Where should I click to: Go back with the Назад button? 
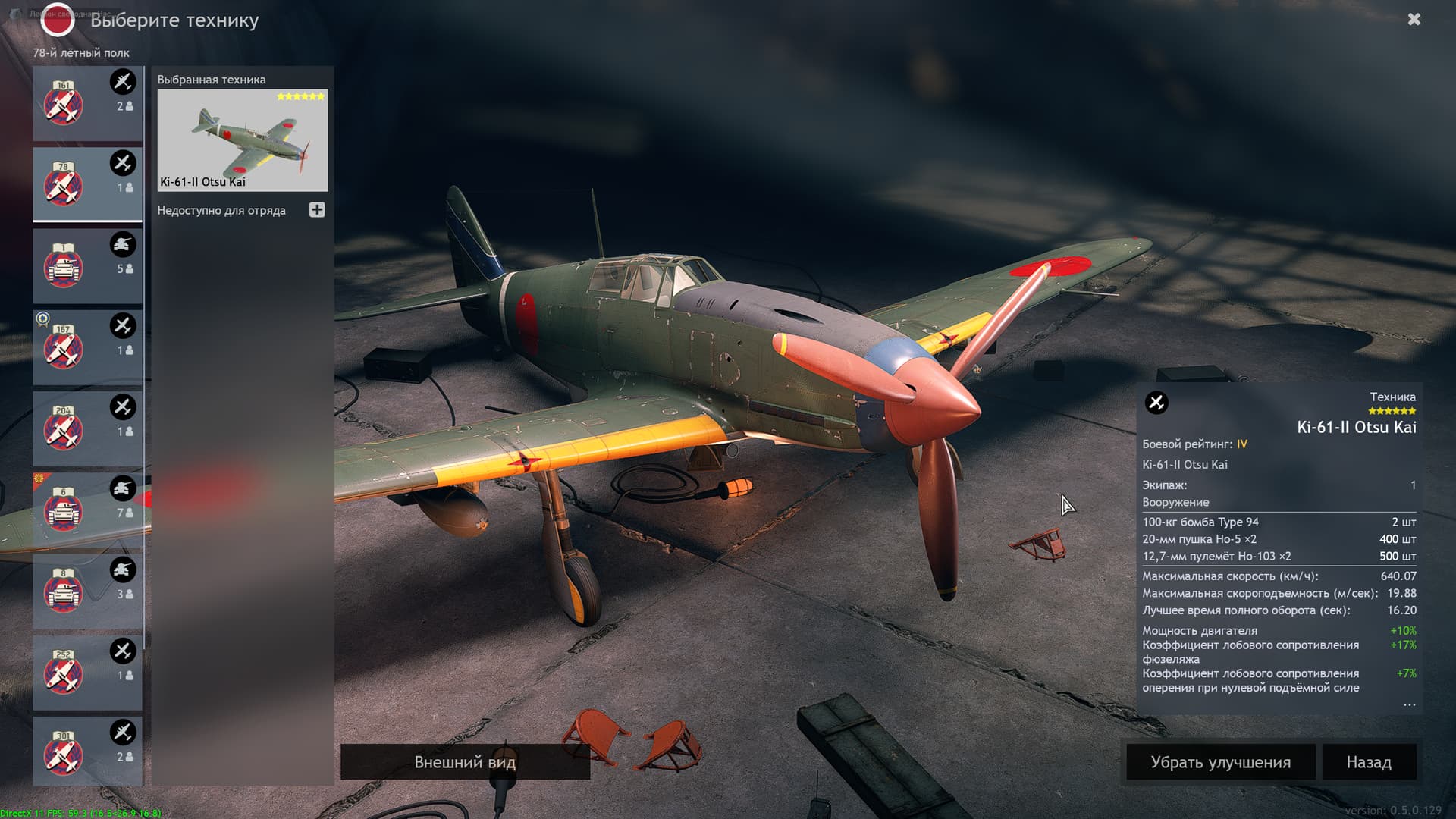pyautogui.click(x=1369, y=762)
